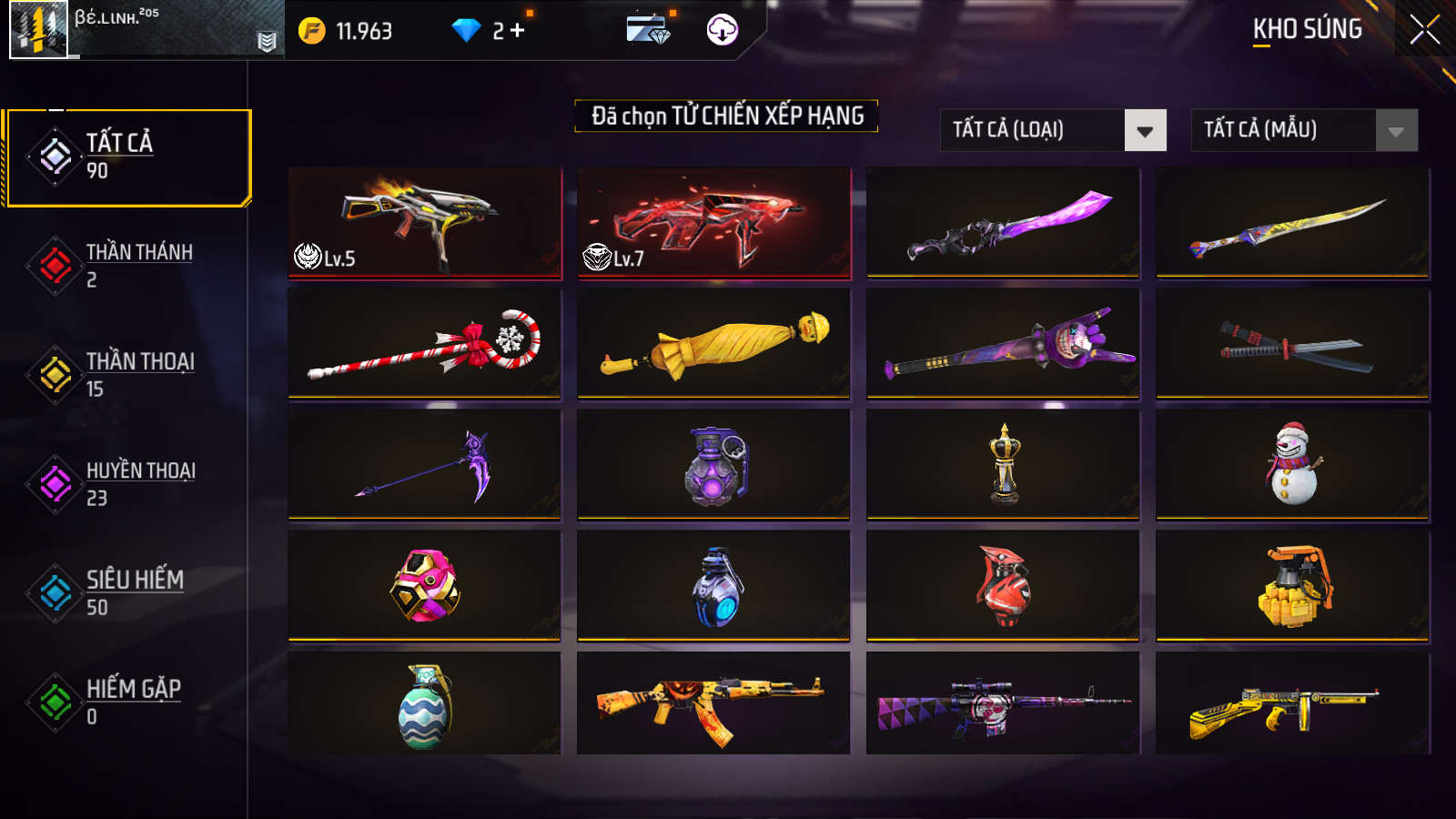Select the snowman grenade skin thumbnail
This screenshot has height=819, width=1456.
(1291, 464)
